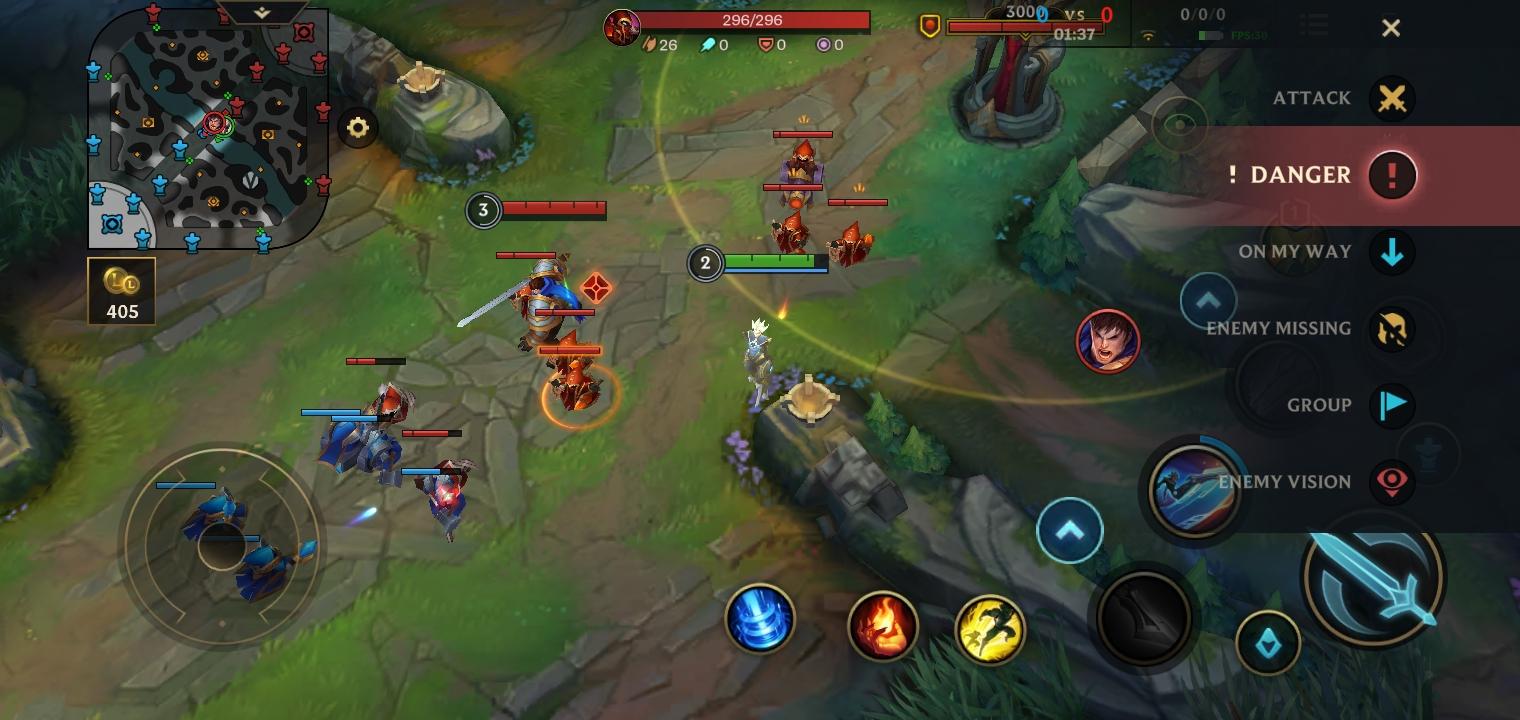Open the shop via the gold counter

[122, 292]
